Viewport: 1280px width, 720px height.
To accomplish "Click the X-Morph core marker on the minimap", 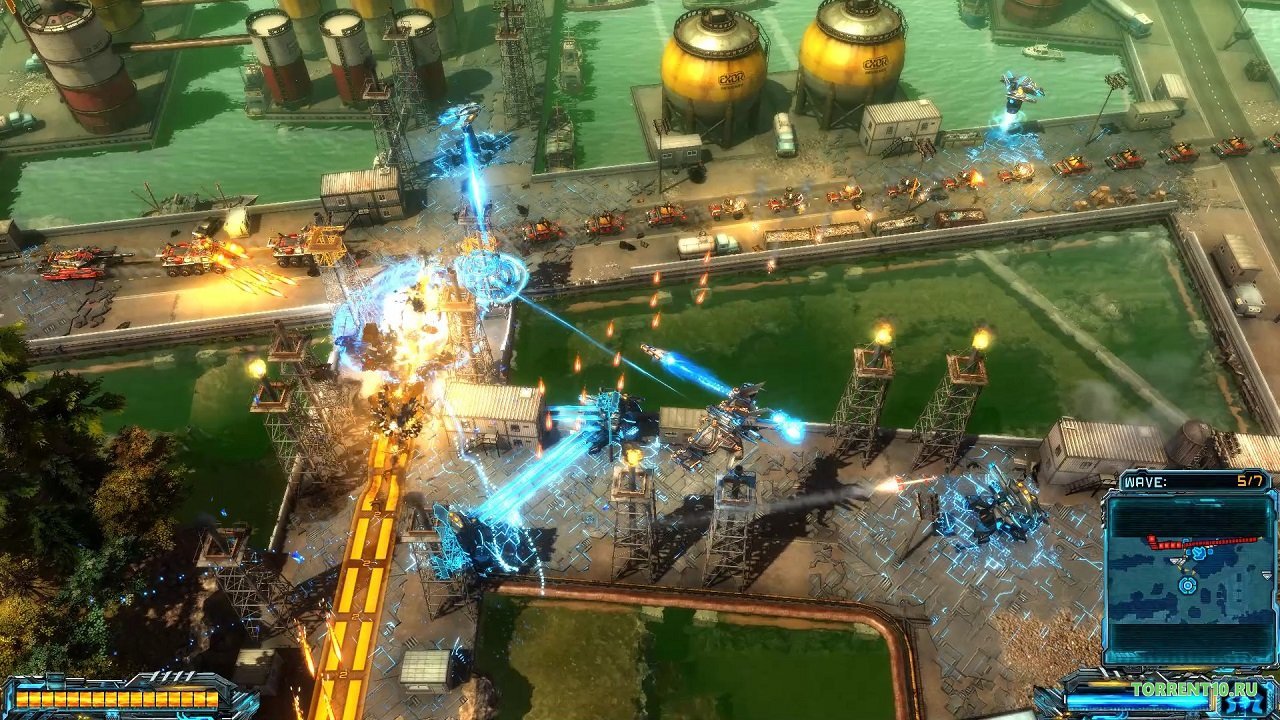I will (x=1186, y=586).
